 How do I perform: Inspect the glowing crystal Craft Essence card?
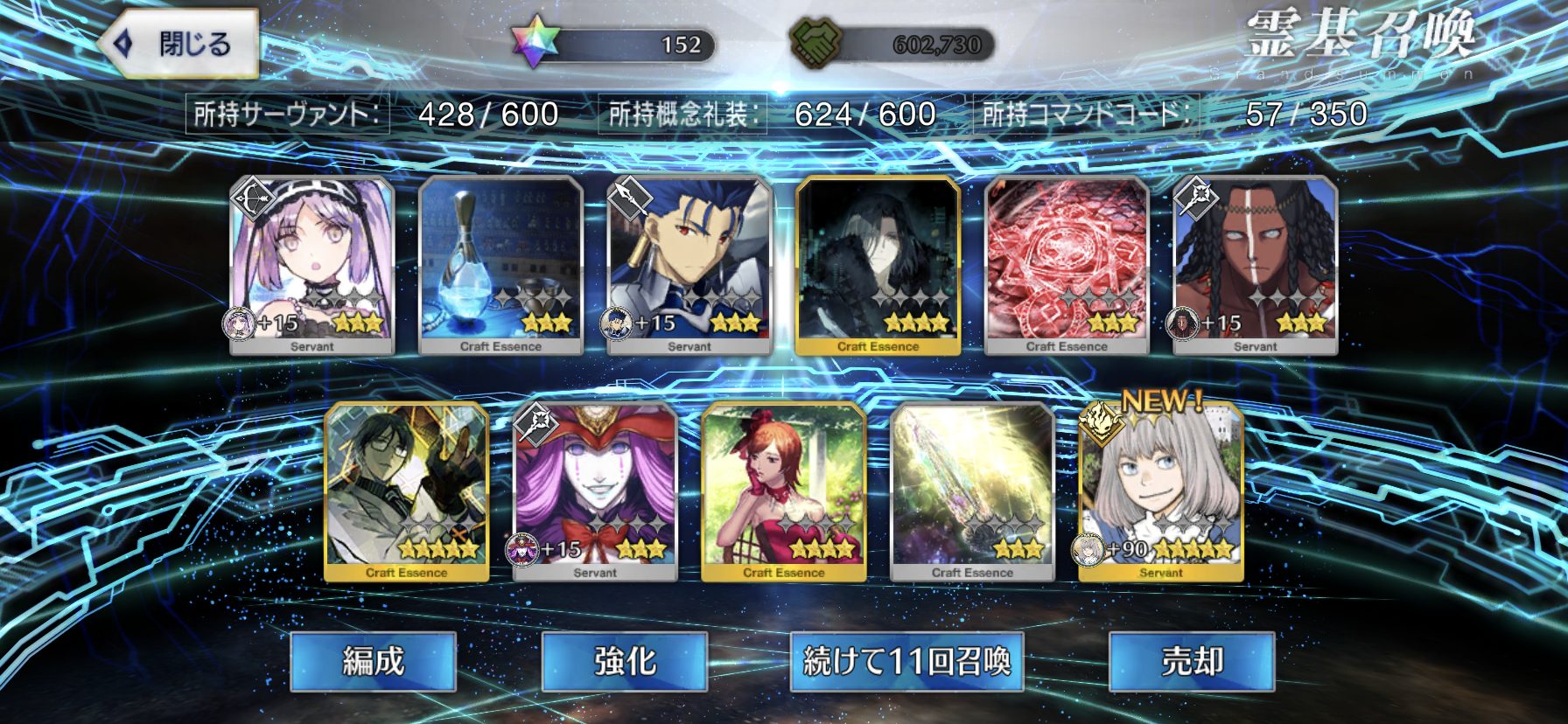click(x=972, y=491)
